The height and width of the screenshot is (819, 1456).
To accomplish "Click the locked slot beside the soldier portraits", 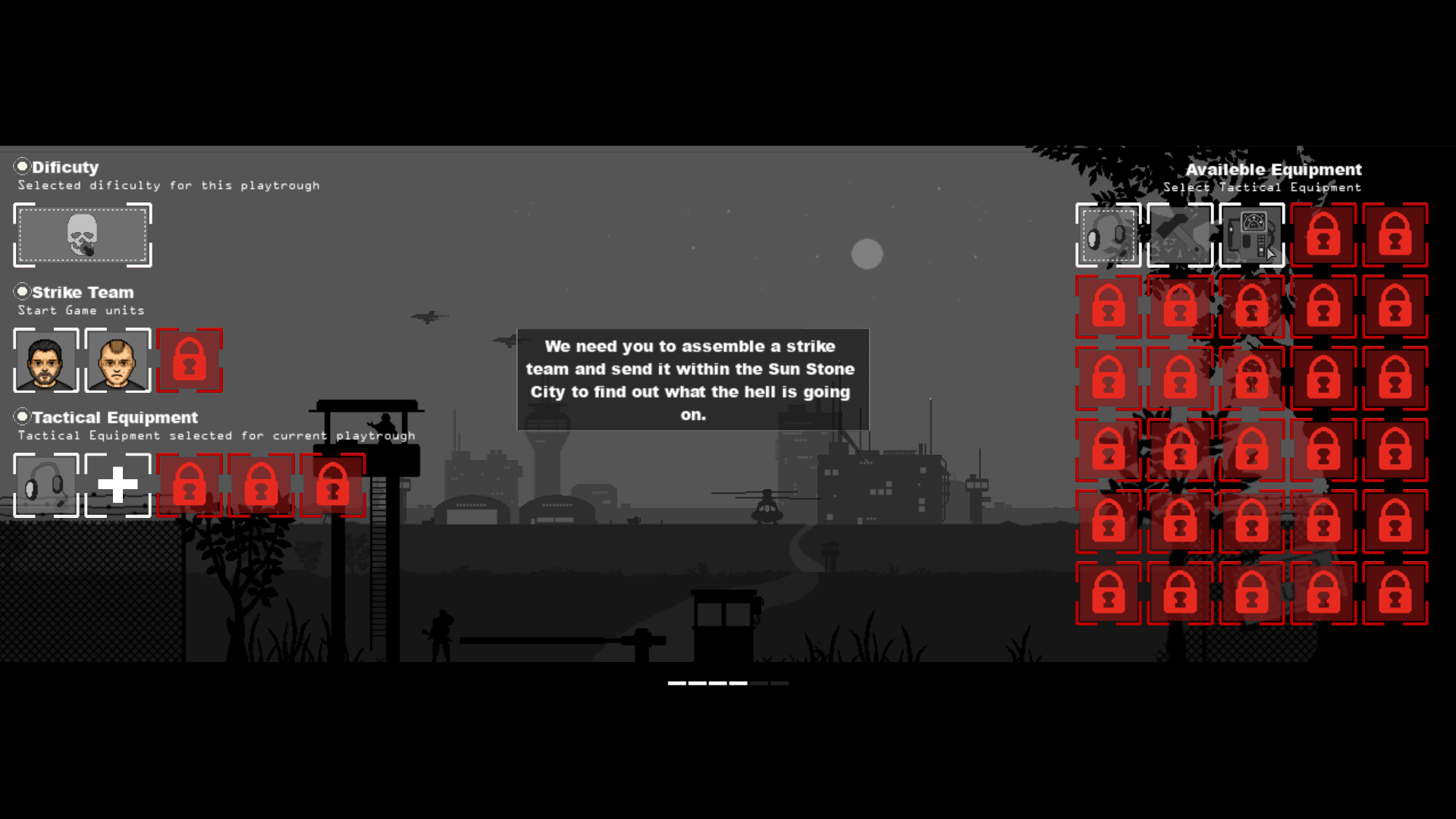I will point(190,361).
